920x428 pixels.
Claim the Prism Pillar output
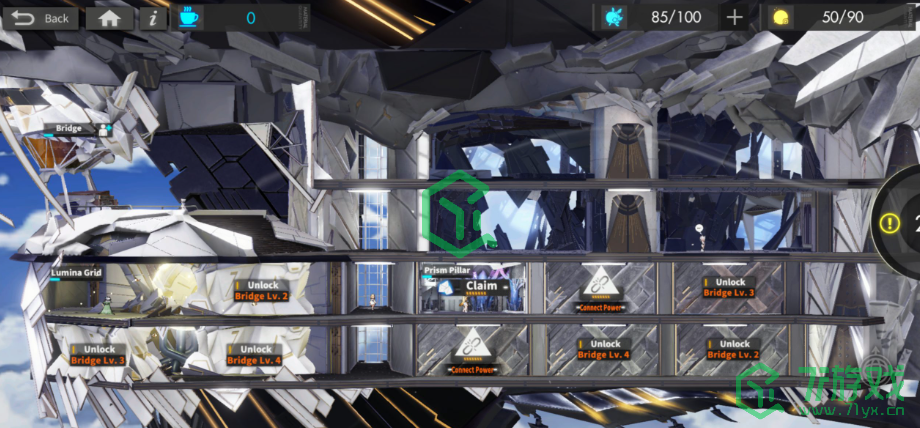(481, 285)
